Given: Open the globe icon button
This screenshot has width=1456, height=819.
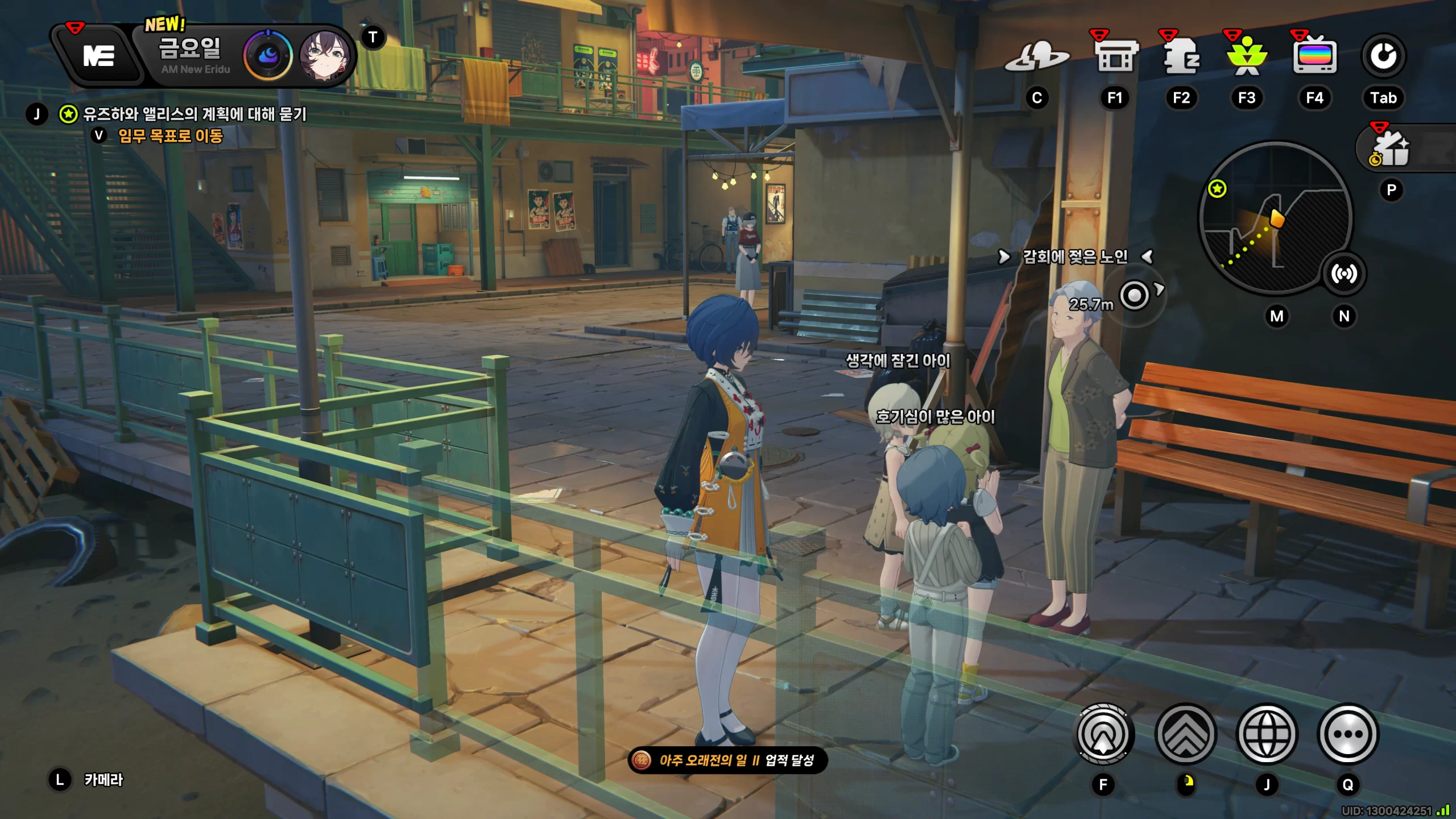Looking at the screenshot, I should click(1267, 734).
